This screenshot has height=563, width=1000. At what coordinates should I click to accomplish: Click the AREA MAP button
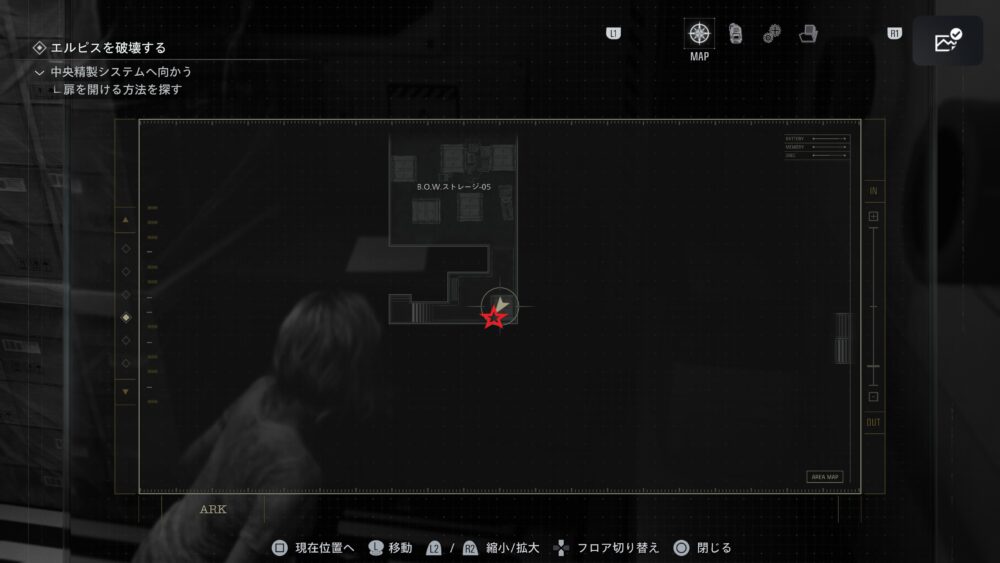(824, 477)
